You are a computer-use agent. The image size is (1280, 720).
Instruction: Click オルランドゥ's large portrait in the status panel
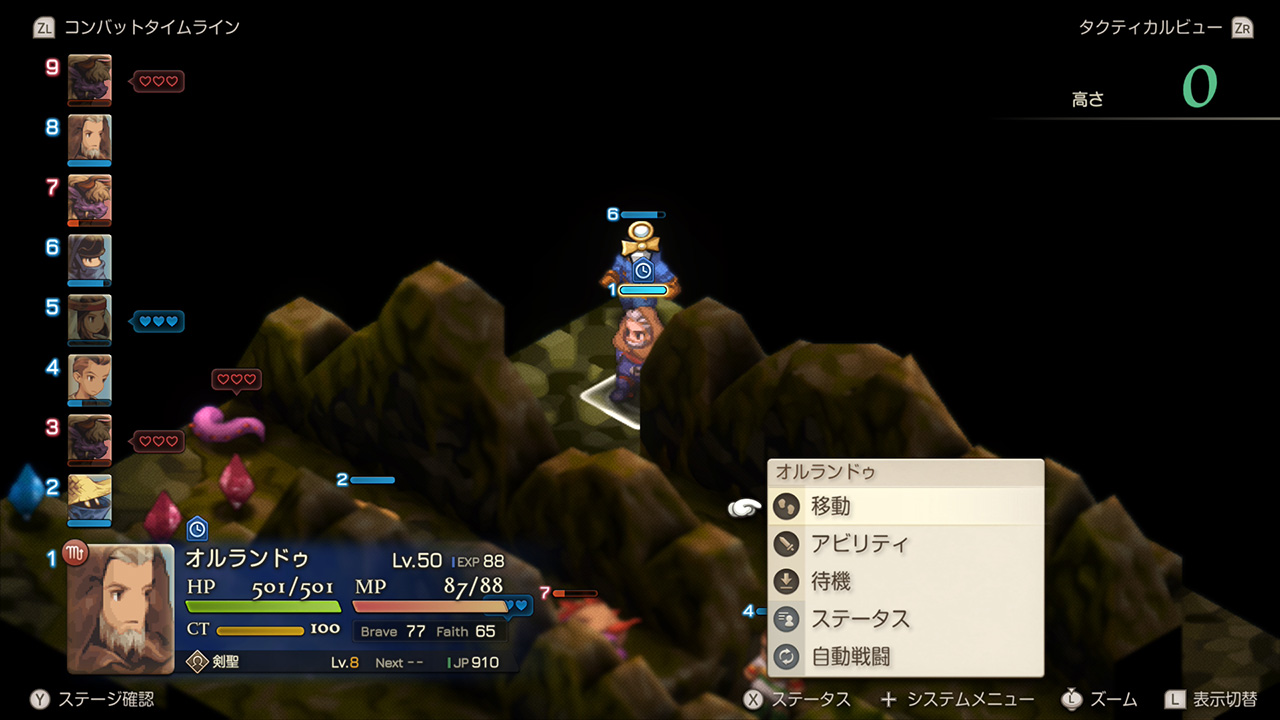point(120,608)
